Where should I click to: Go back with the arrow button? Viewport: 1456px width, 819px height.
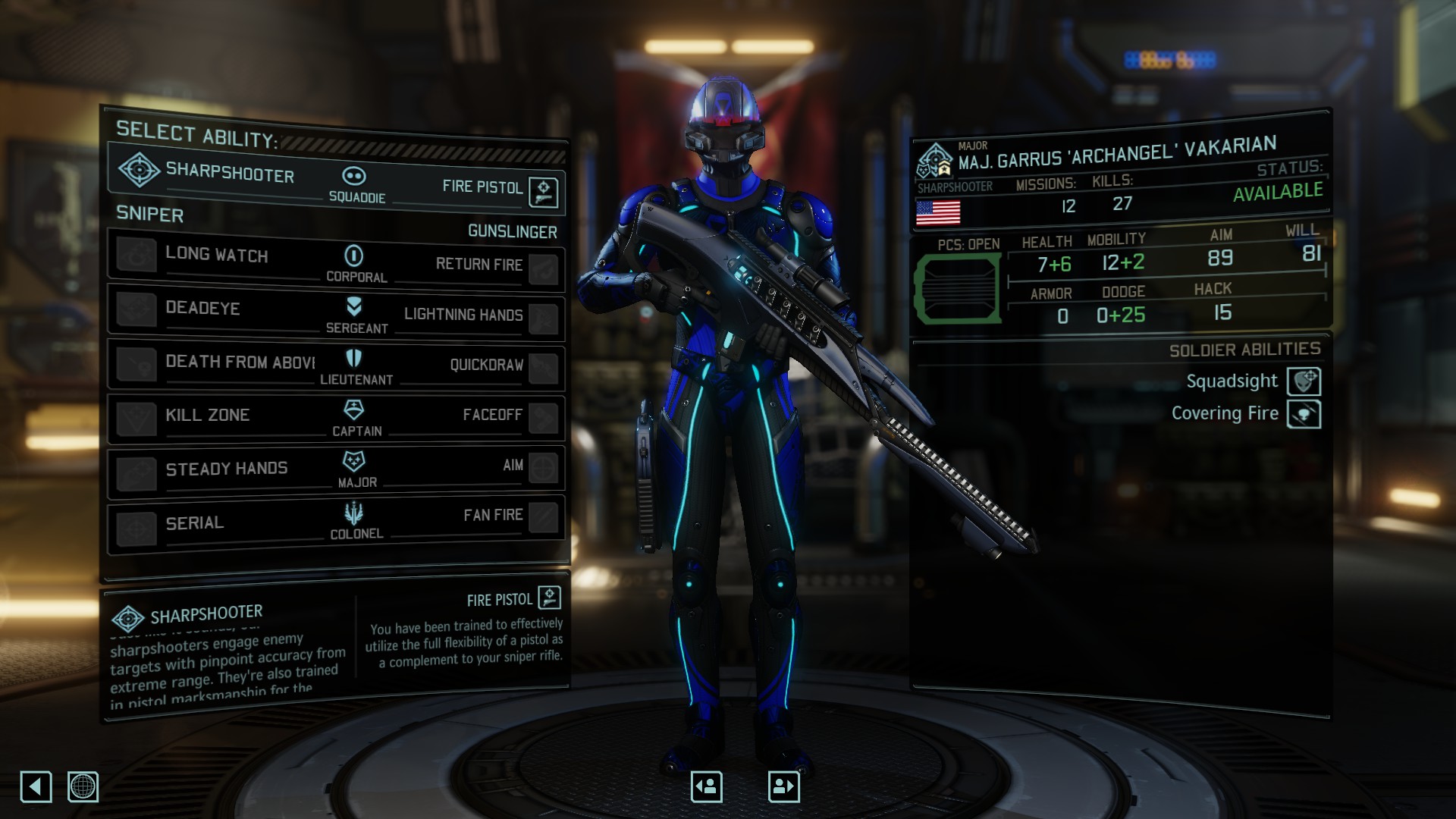(x=36, y=786)
